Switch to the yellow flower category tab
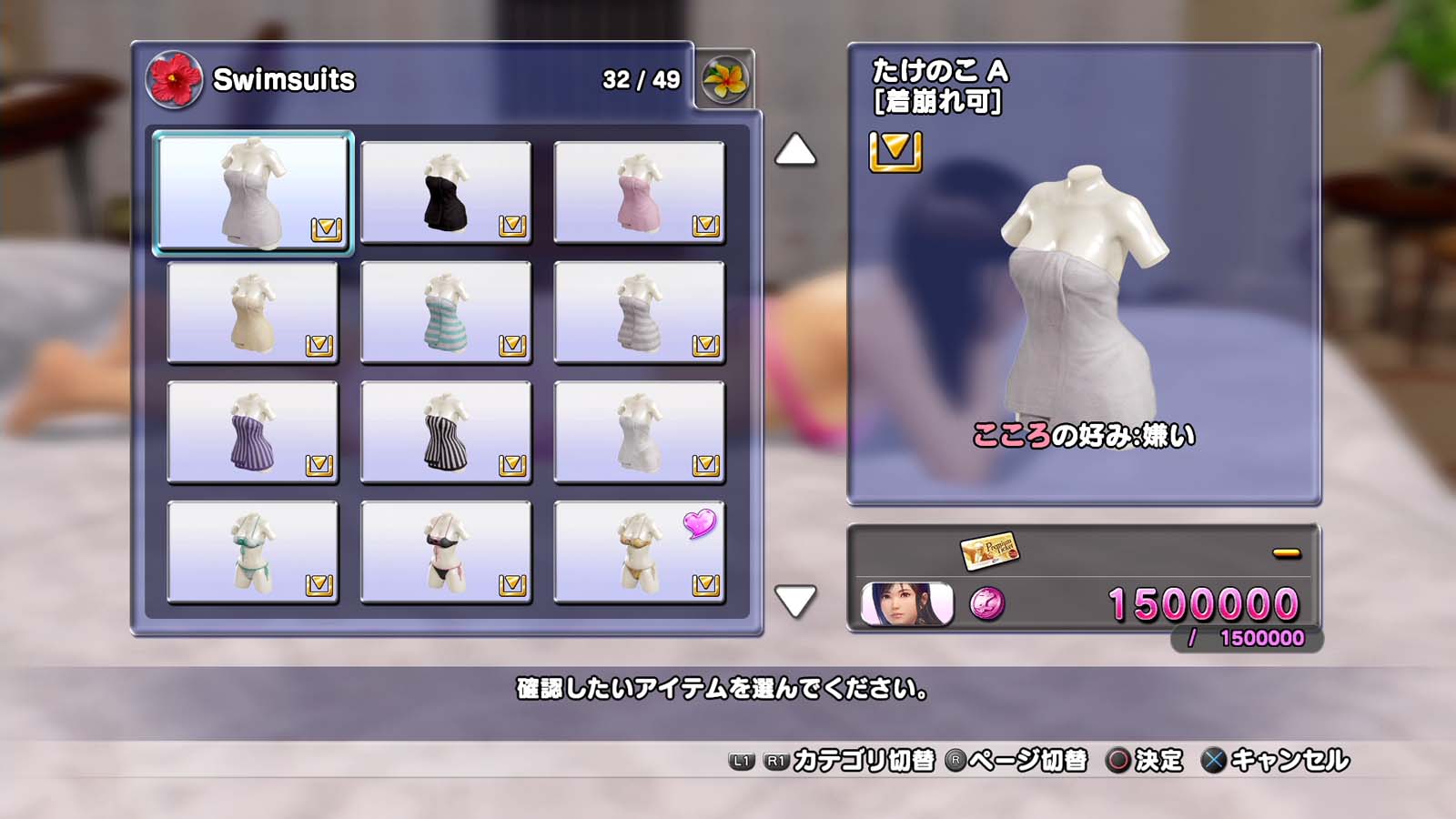 tap(725, 80)
